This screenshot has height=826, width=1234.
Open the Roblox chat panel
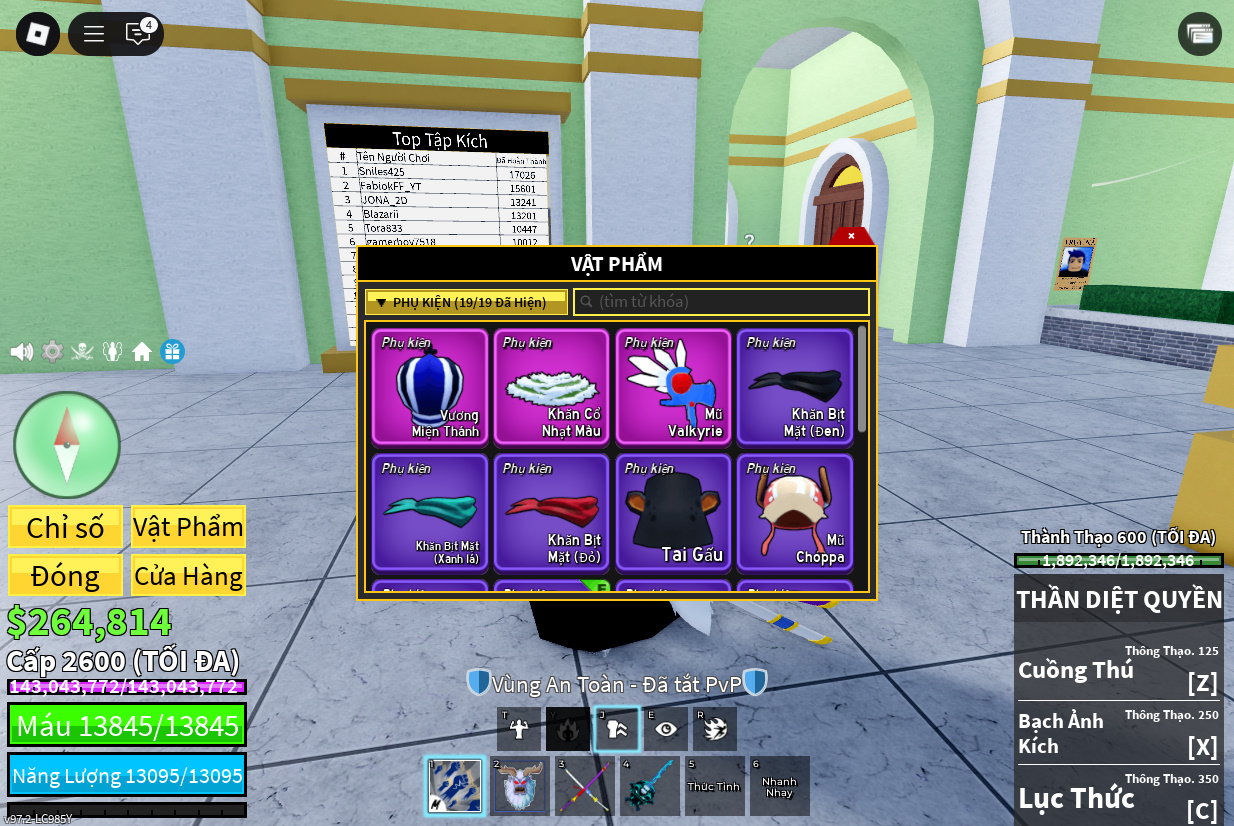coord(138,33)
